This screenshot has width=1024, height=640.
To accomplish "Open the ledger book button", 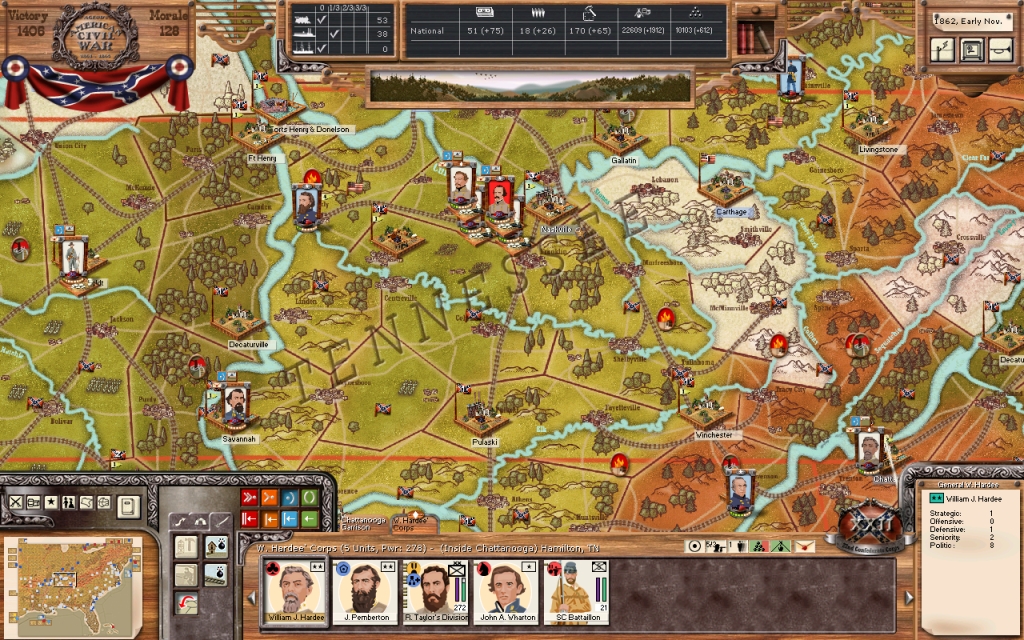I will click(128, 506).
